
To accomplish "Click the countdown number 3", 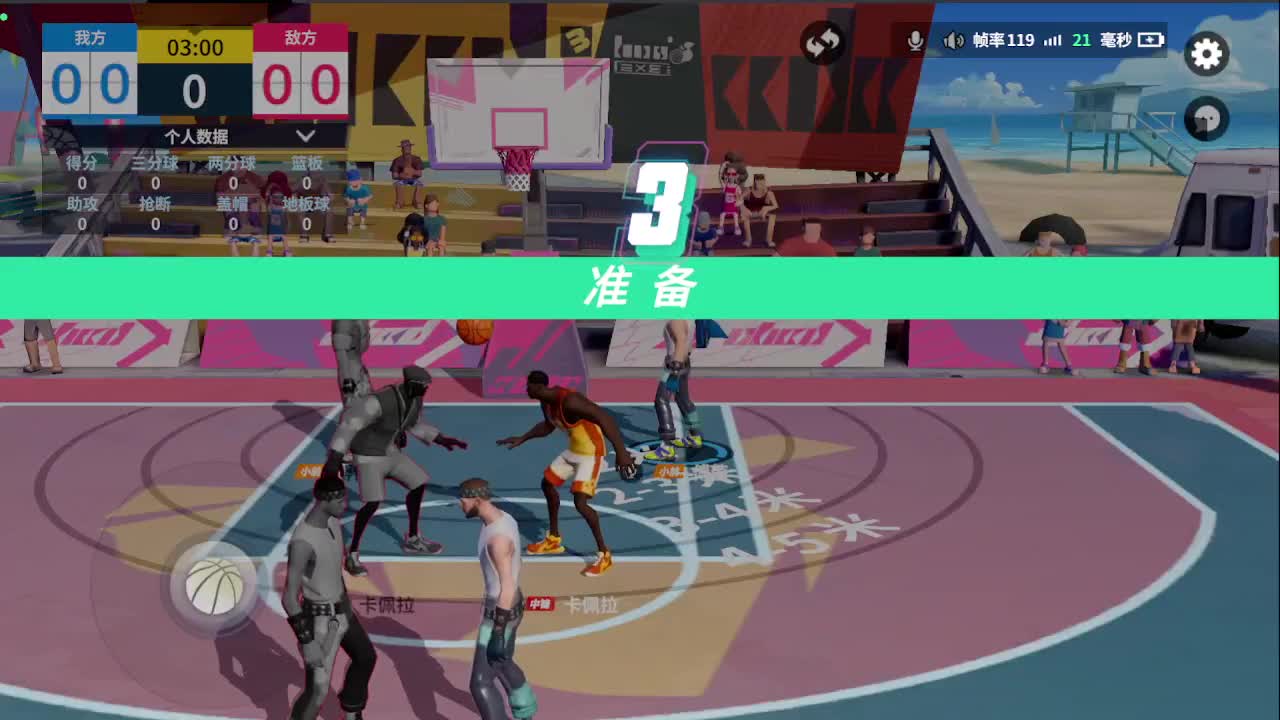I will tap(661, 204).
